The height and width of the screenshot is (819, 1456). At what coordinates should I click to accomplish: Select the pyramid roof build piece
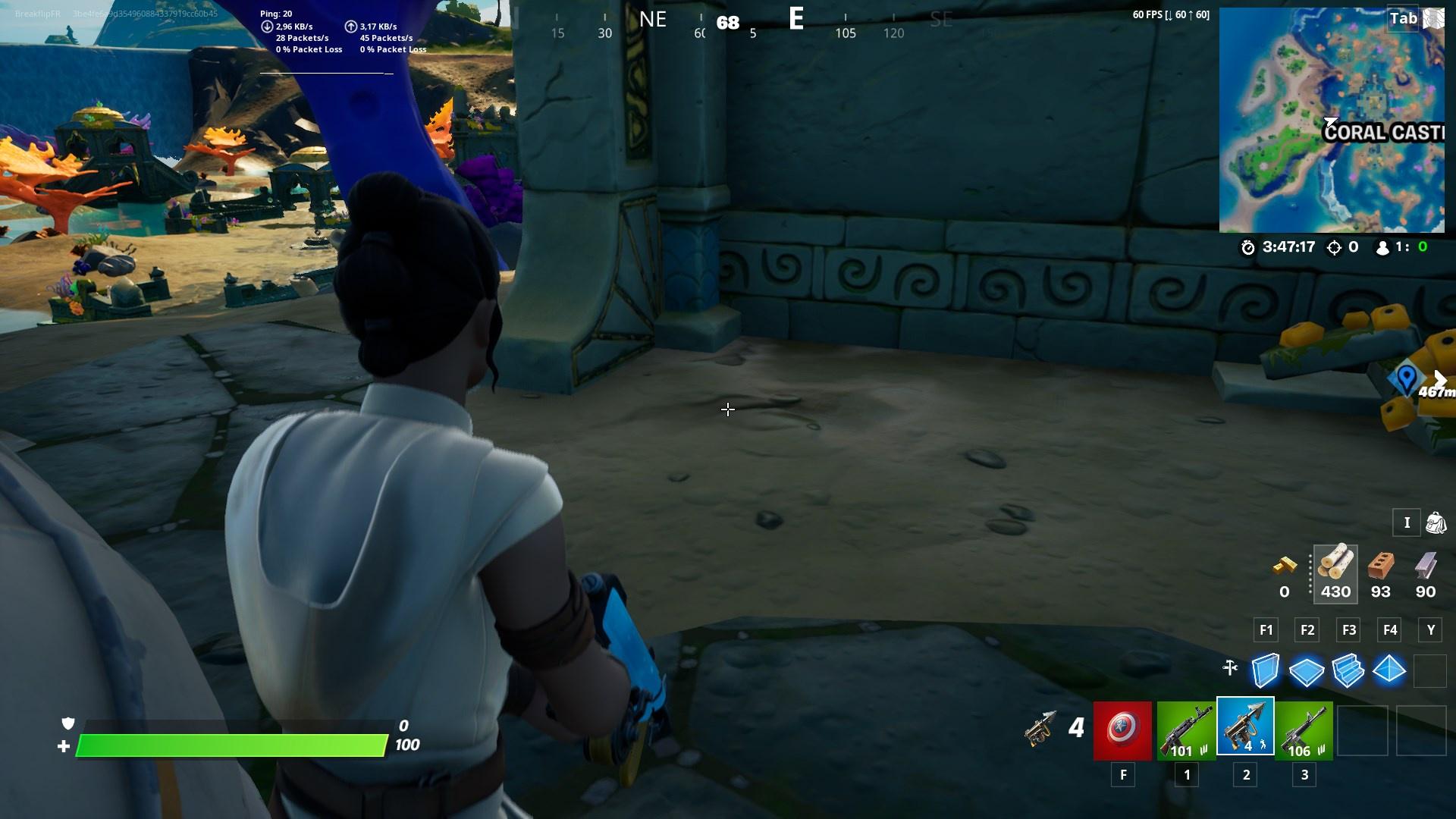click(1389, 670)
